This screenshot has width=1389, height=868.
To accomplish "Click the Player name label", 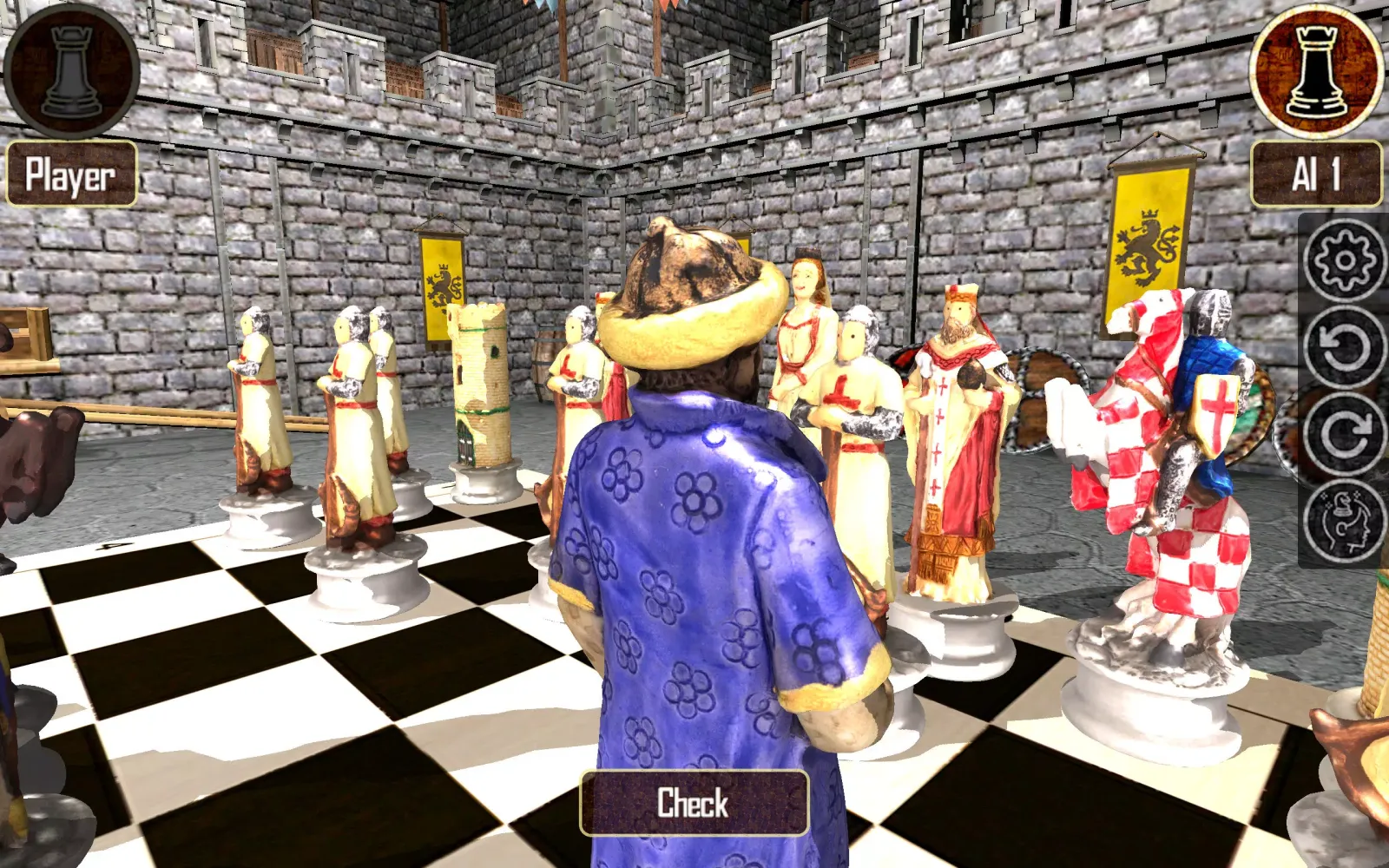I will (x=69, y=176).
